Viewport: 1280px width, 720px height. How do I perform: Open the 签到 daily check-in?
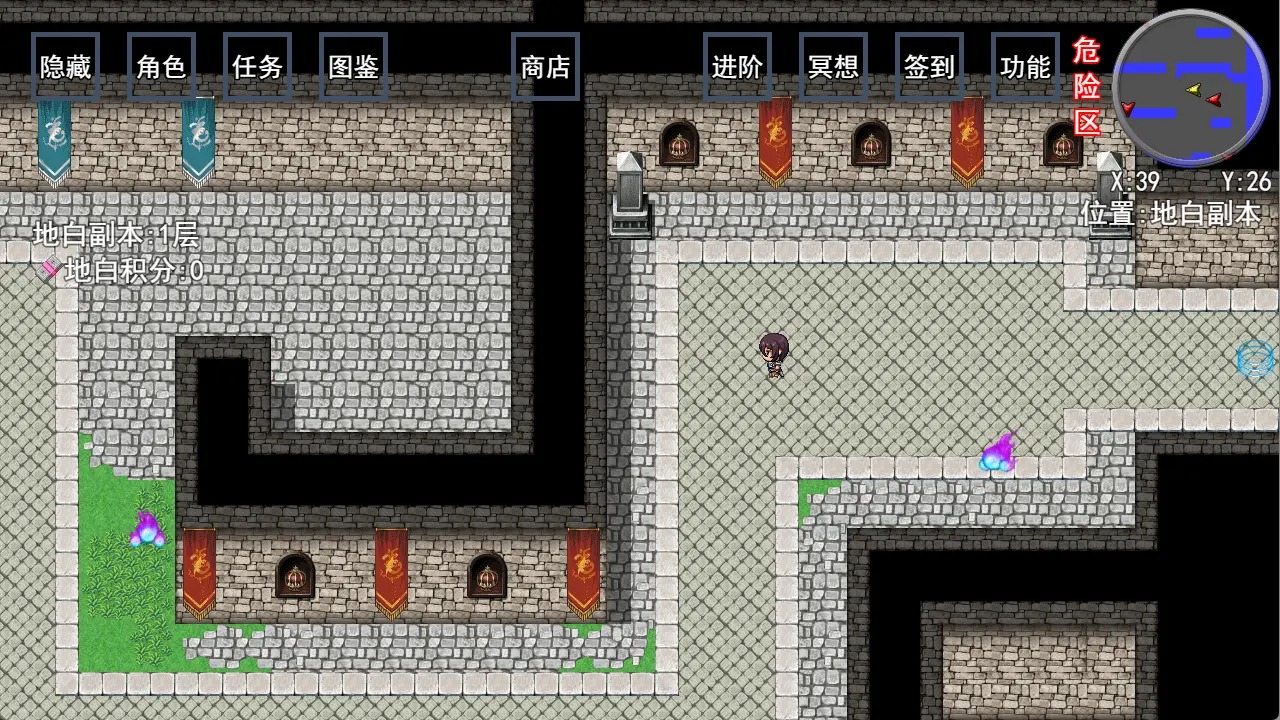click(x=929, y=67)
